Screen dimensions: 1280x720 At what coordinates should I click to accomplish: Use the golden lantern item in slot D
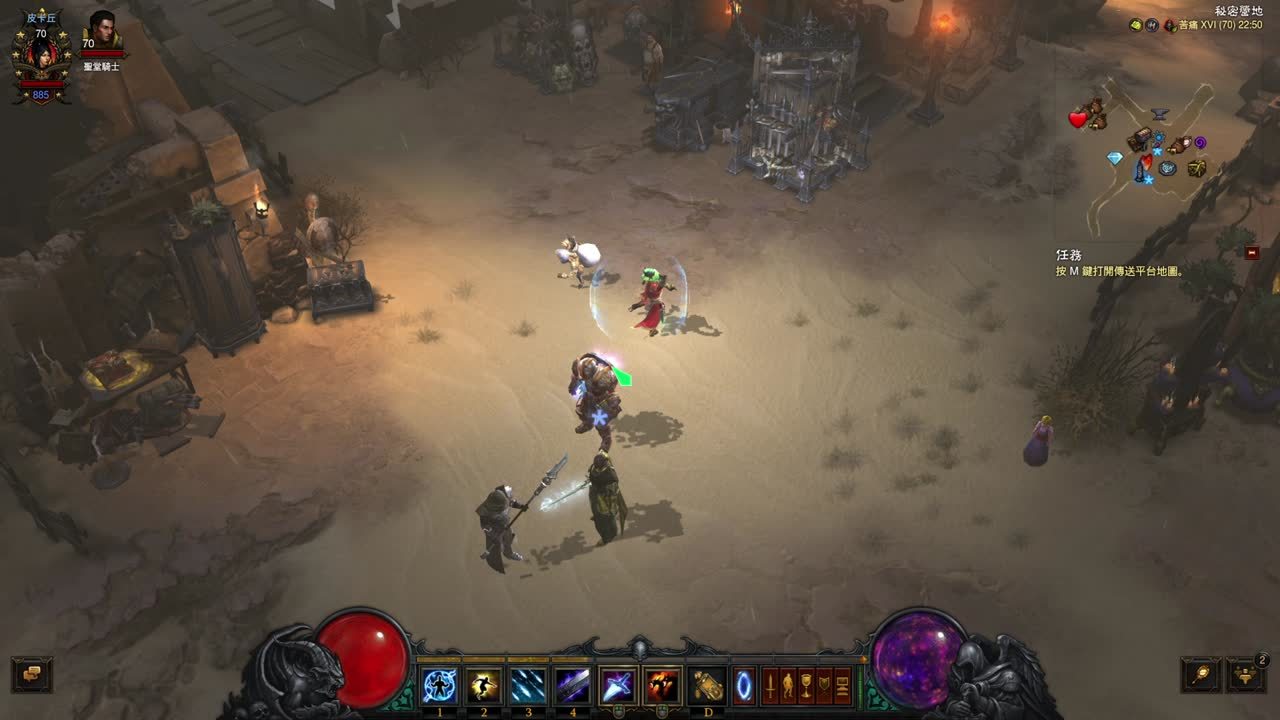tap(709, 686)
